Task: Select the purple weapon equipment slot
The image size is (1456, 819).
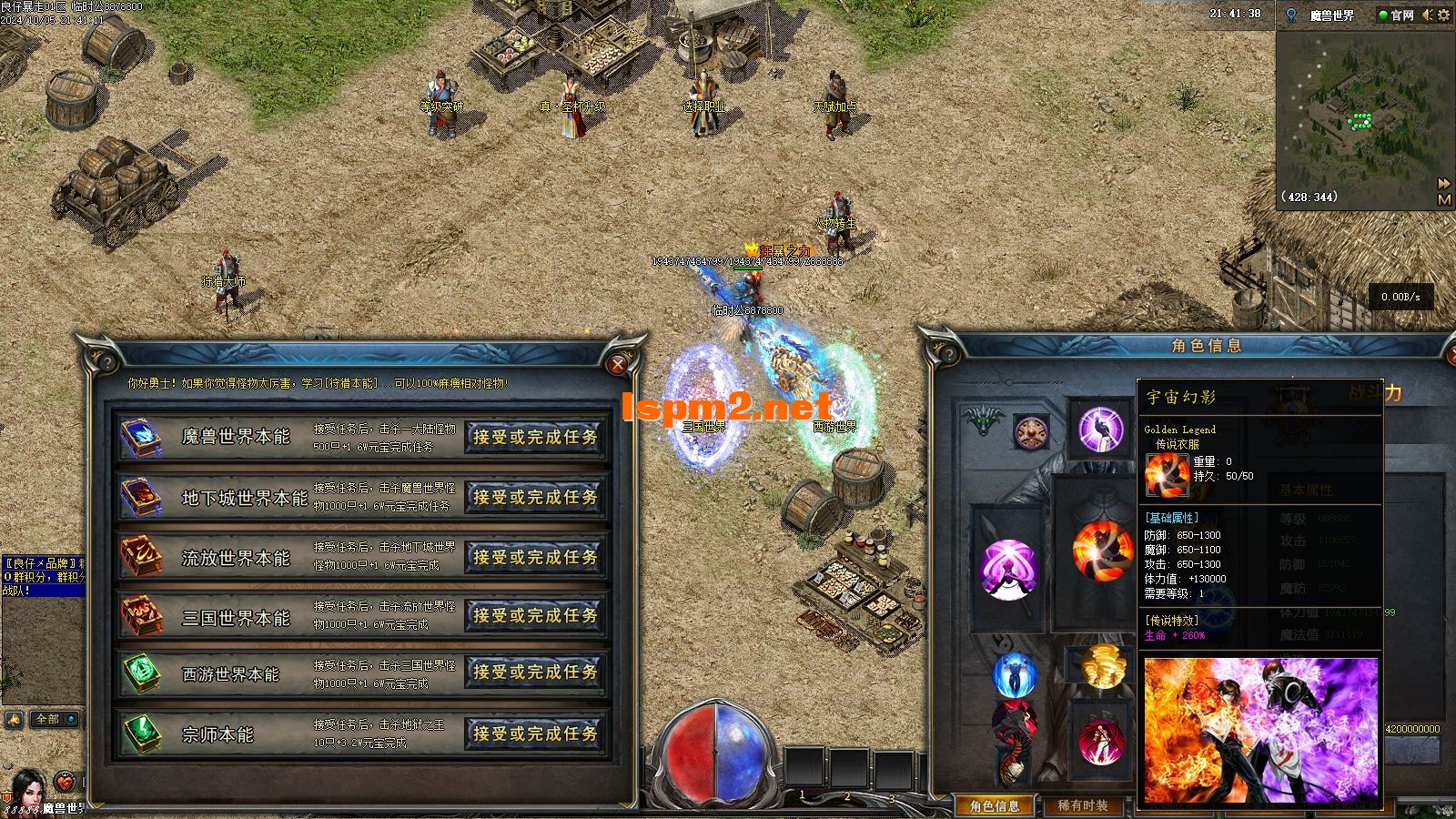Action: click(x=1008, y=570)
